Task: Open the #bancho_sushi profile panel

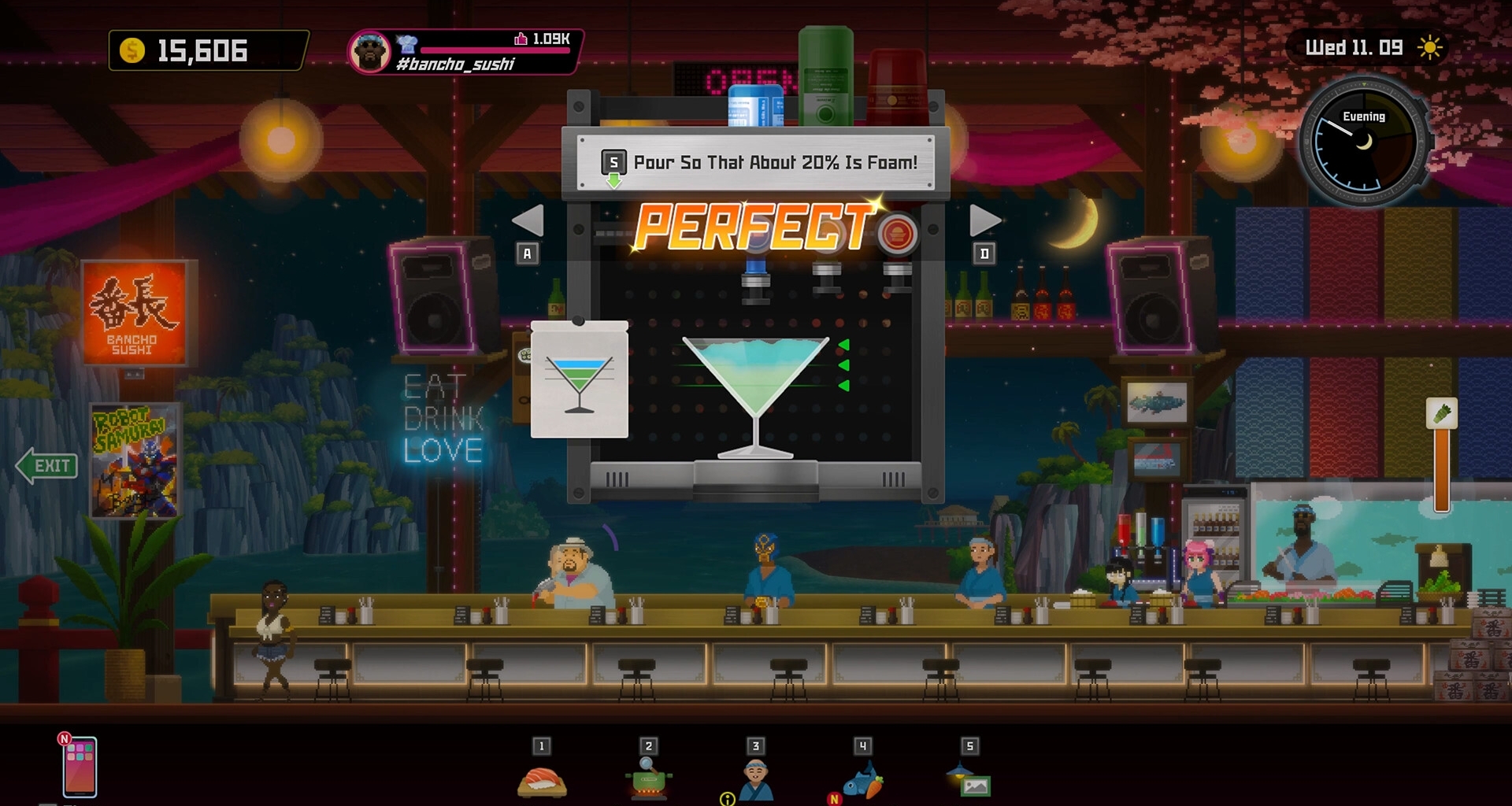Action: click(465, 52)
